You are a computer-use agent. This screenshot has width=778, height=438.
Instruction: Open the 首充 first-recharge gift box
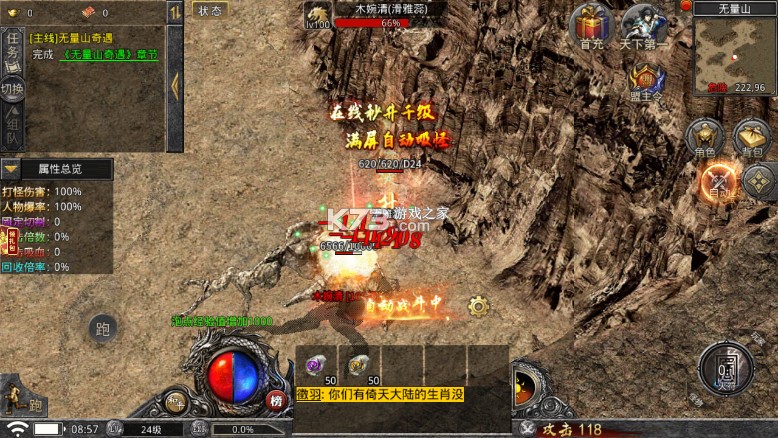click(x=590, y=25)
